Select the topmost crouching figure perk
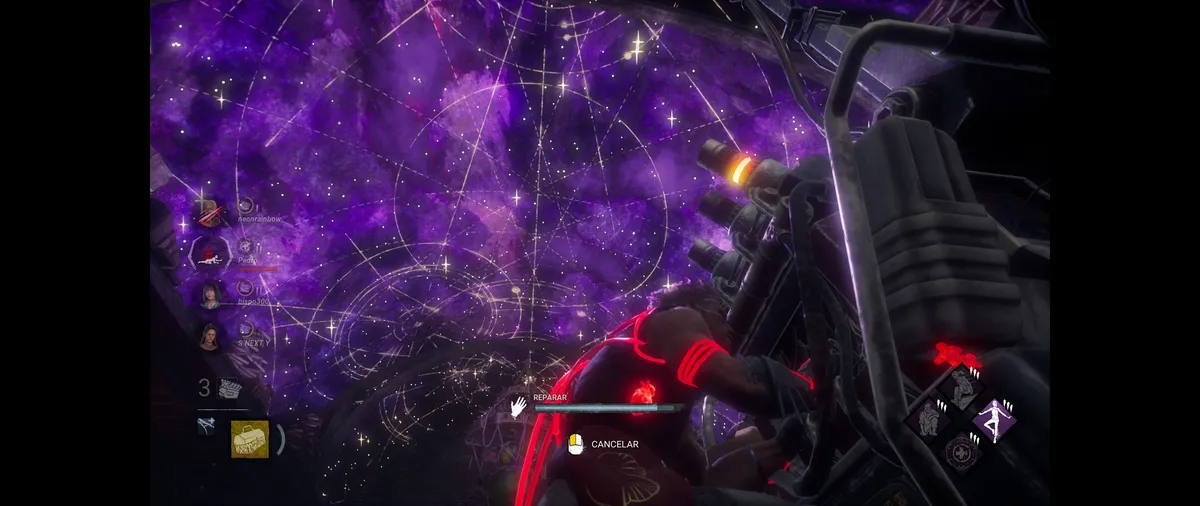Image resolution: width=1200 pixels, height=506 pixels. (960, 385)
